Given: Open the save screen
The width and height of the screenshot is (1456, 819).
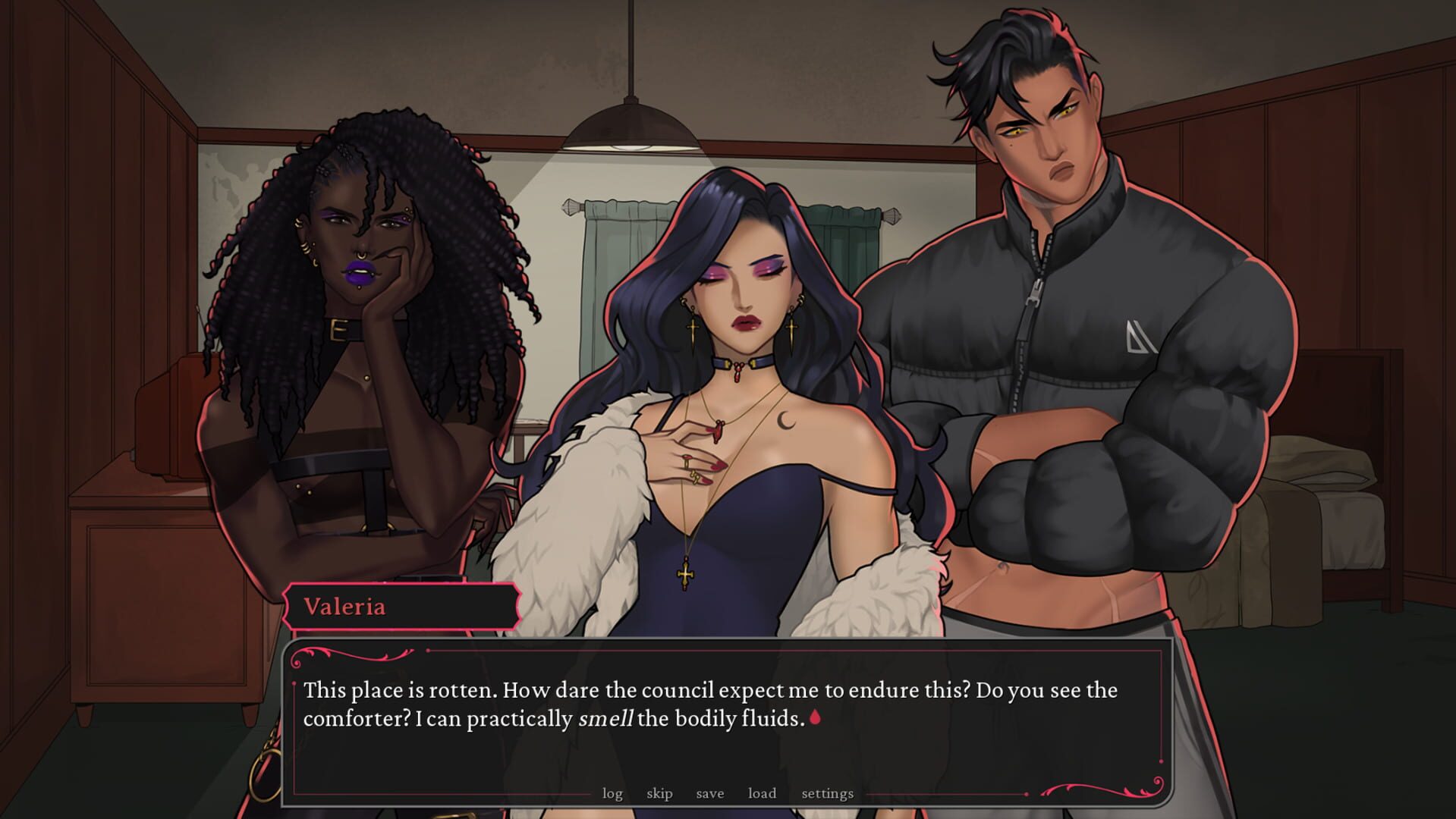Looking at the screenshot, I should click(x=709, y=793).
